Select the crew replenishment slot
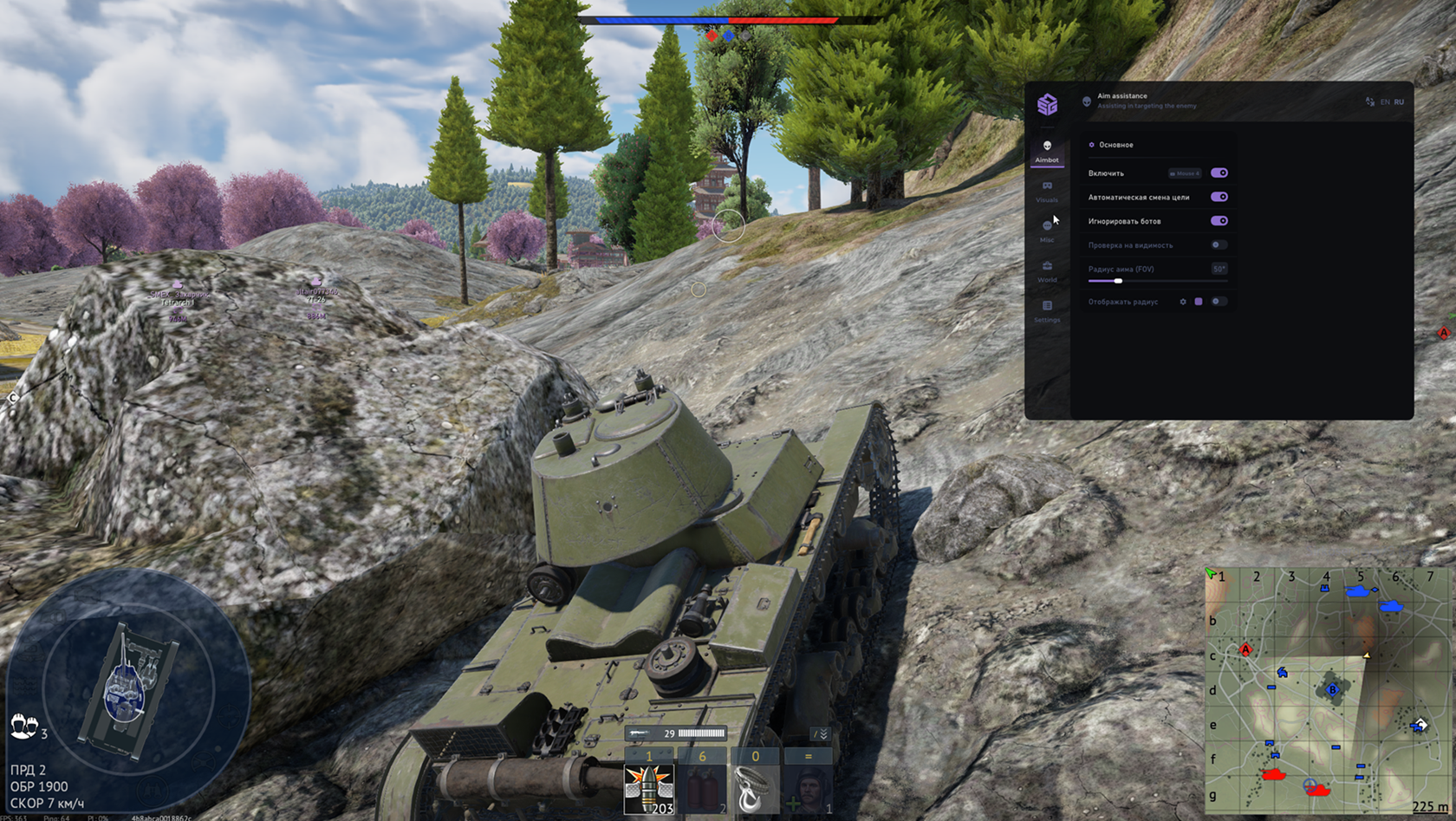 [x=808, y=789]
